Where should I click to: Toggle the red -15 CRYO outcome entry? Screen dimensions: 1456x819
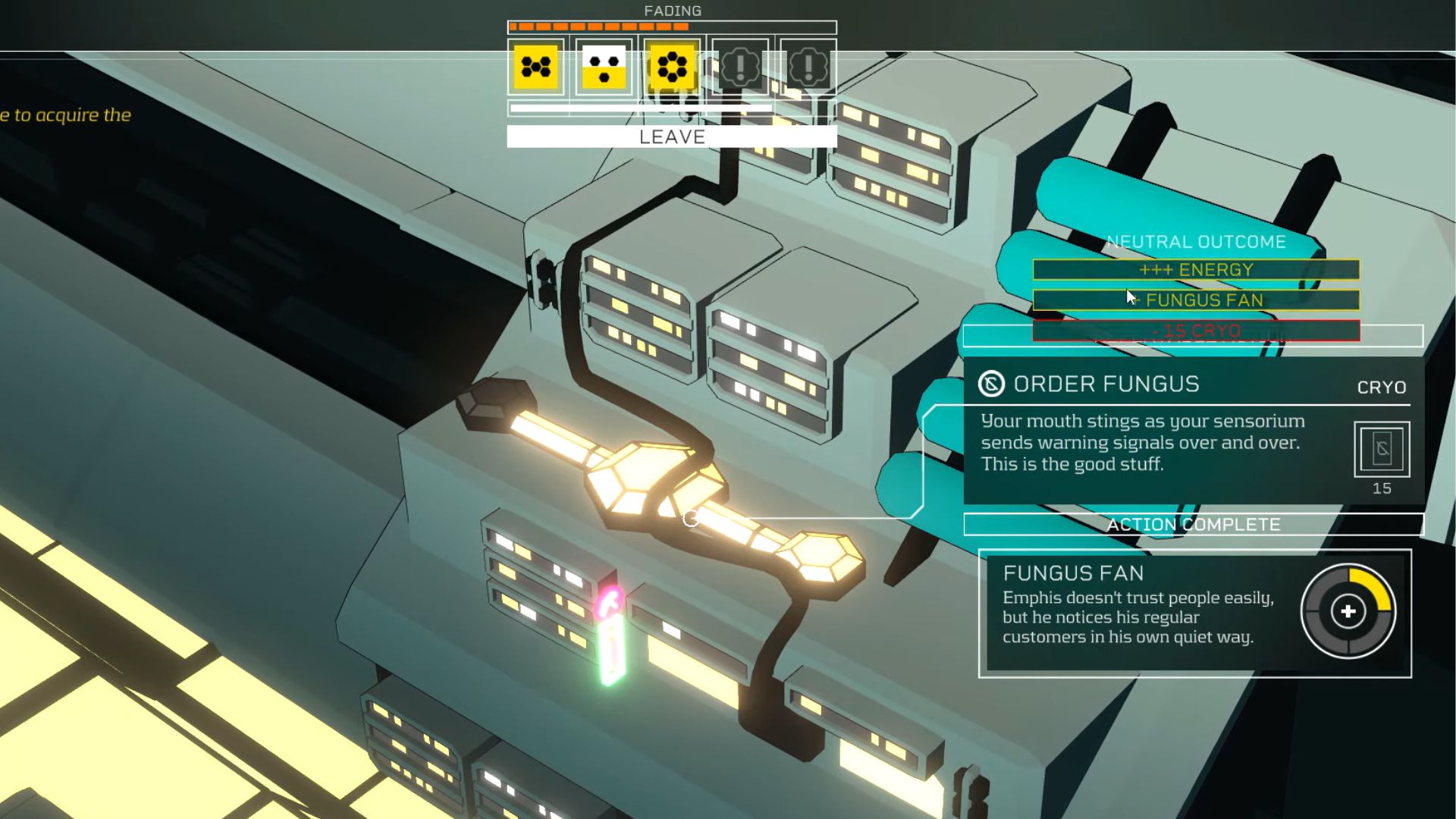(1195, 331)
